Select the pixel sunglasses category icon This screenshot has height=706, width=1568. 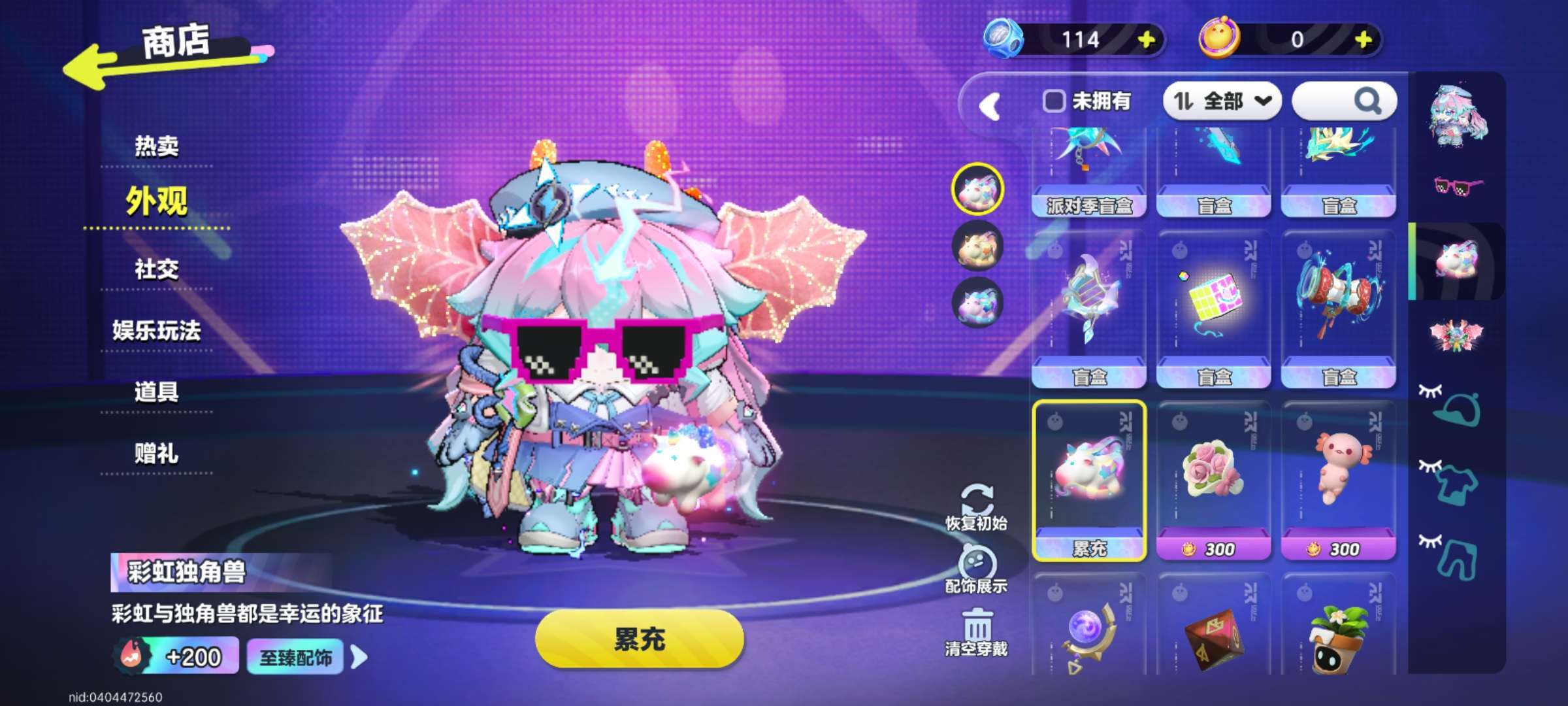coord(1457,187)
